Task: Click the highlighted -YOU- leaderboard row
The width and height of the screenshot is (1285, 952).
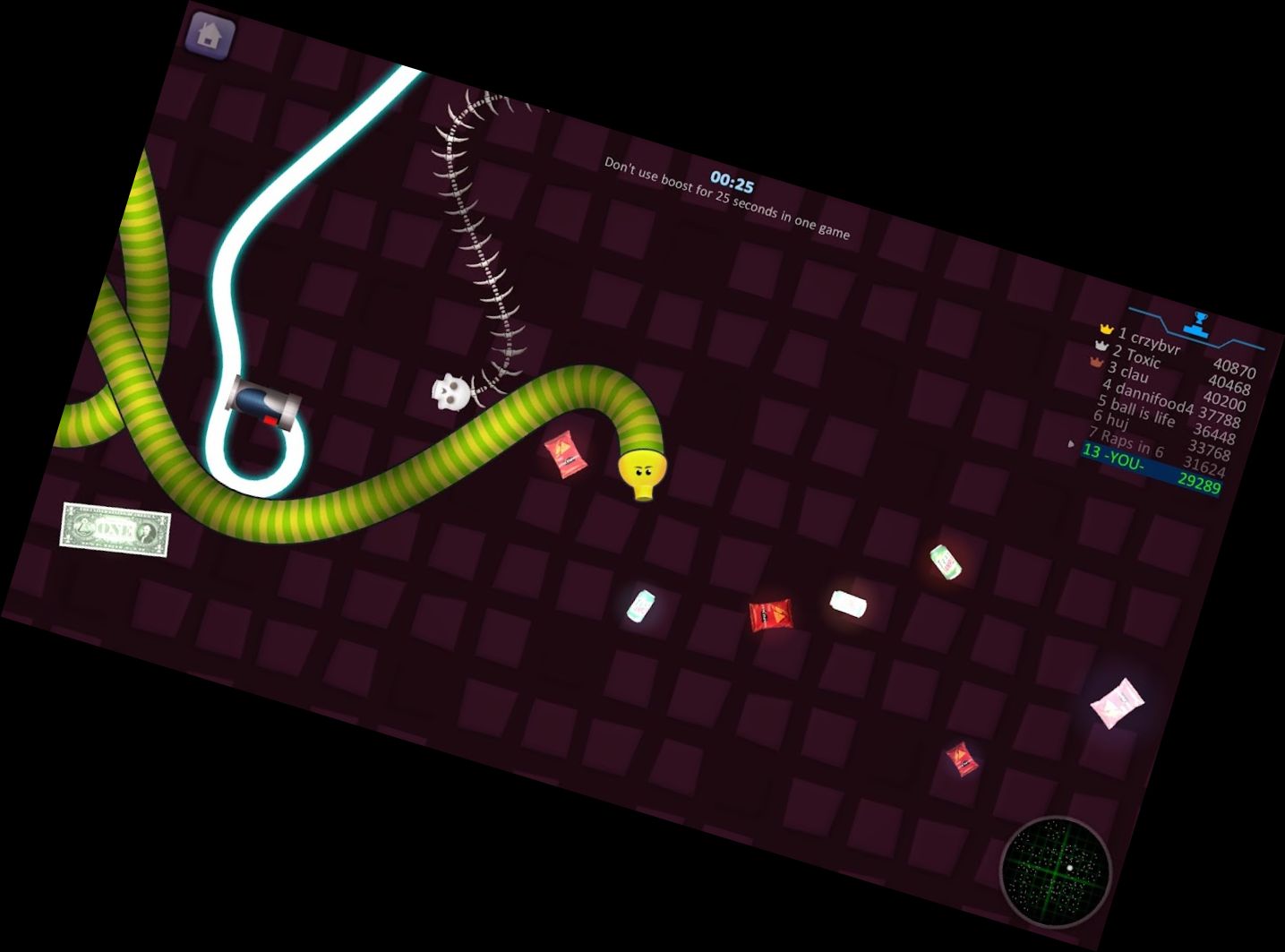Action: pos(1151,467)
